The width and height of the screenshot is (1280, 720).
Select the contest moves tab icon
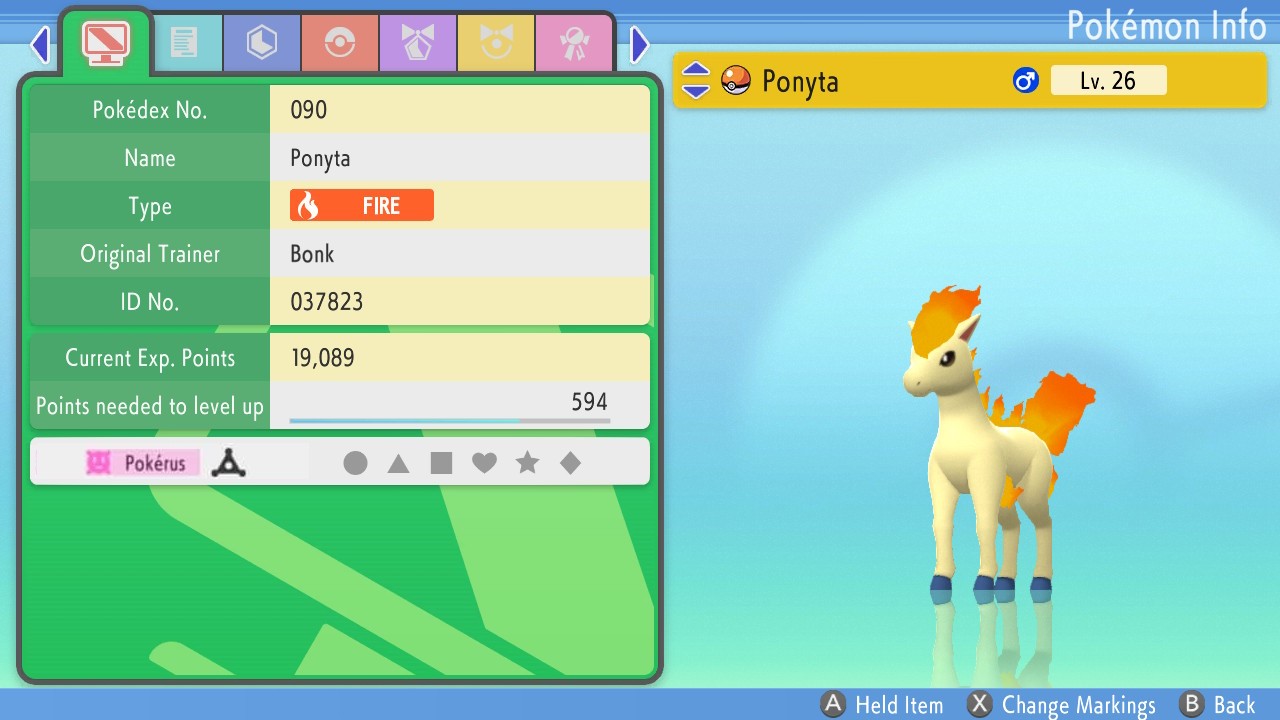coord(418,42)
